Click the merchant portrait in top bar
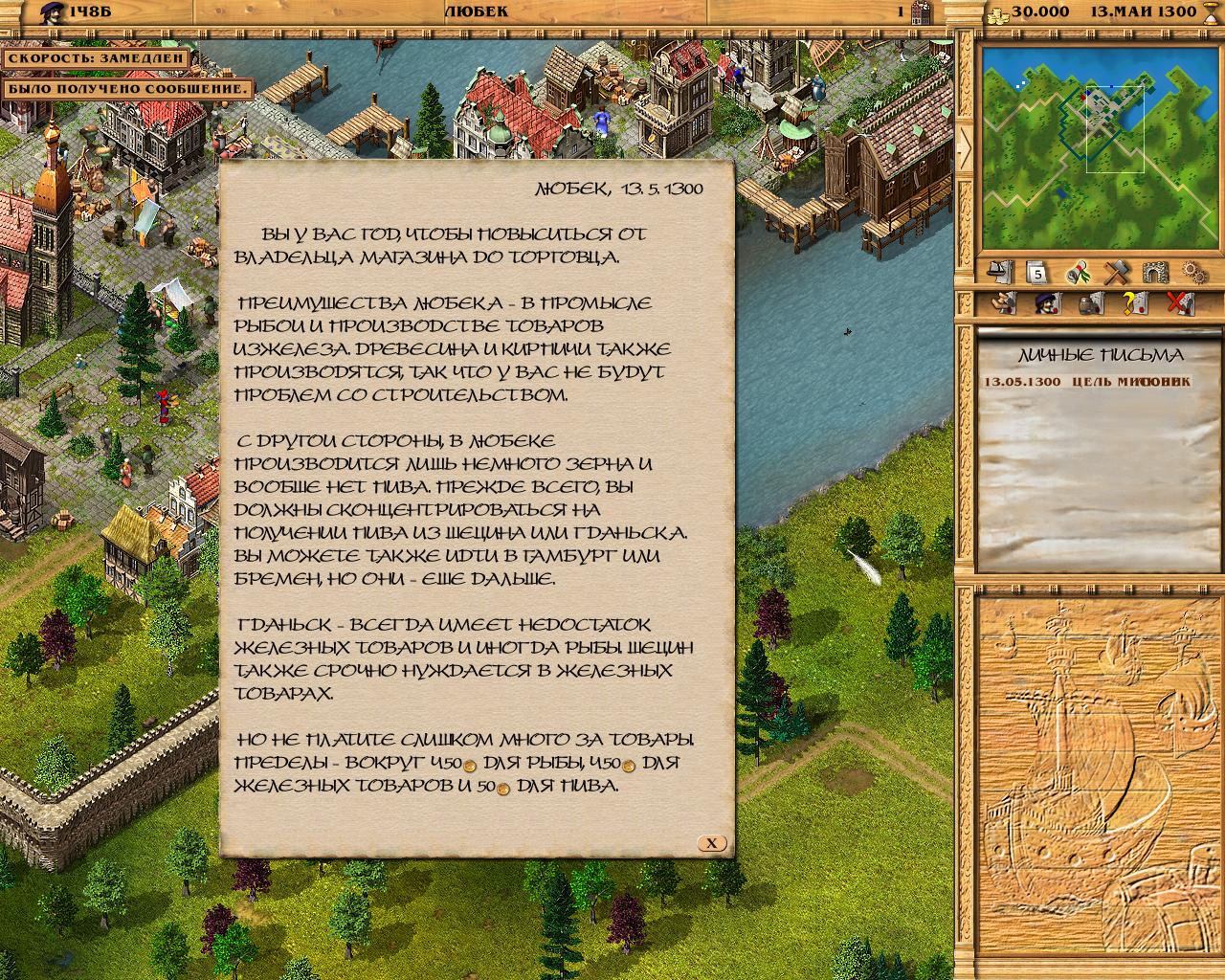This screenshot has width=1225, height=980. [25, 11]
